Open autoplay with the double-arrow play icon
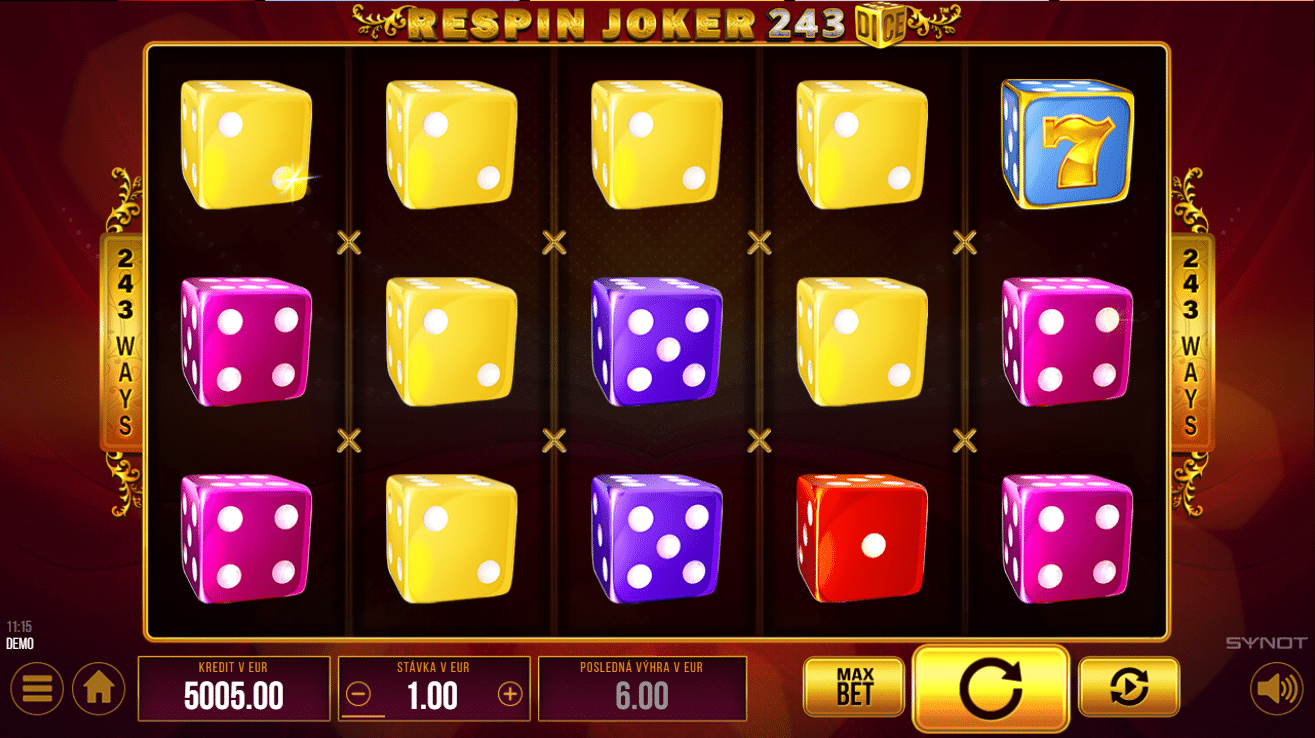Screen dimensions: 1315x738 (1128, 688)
